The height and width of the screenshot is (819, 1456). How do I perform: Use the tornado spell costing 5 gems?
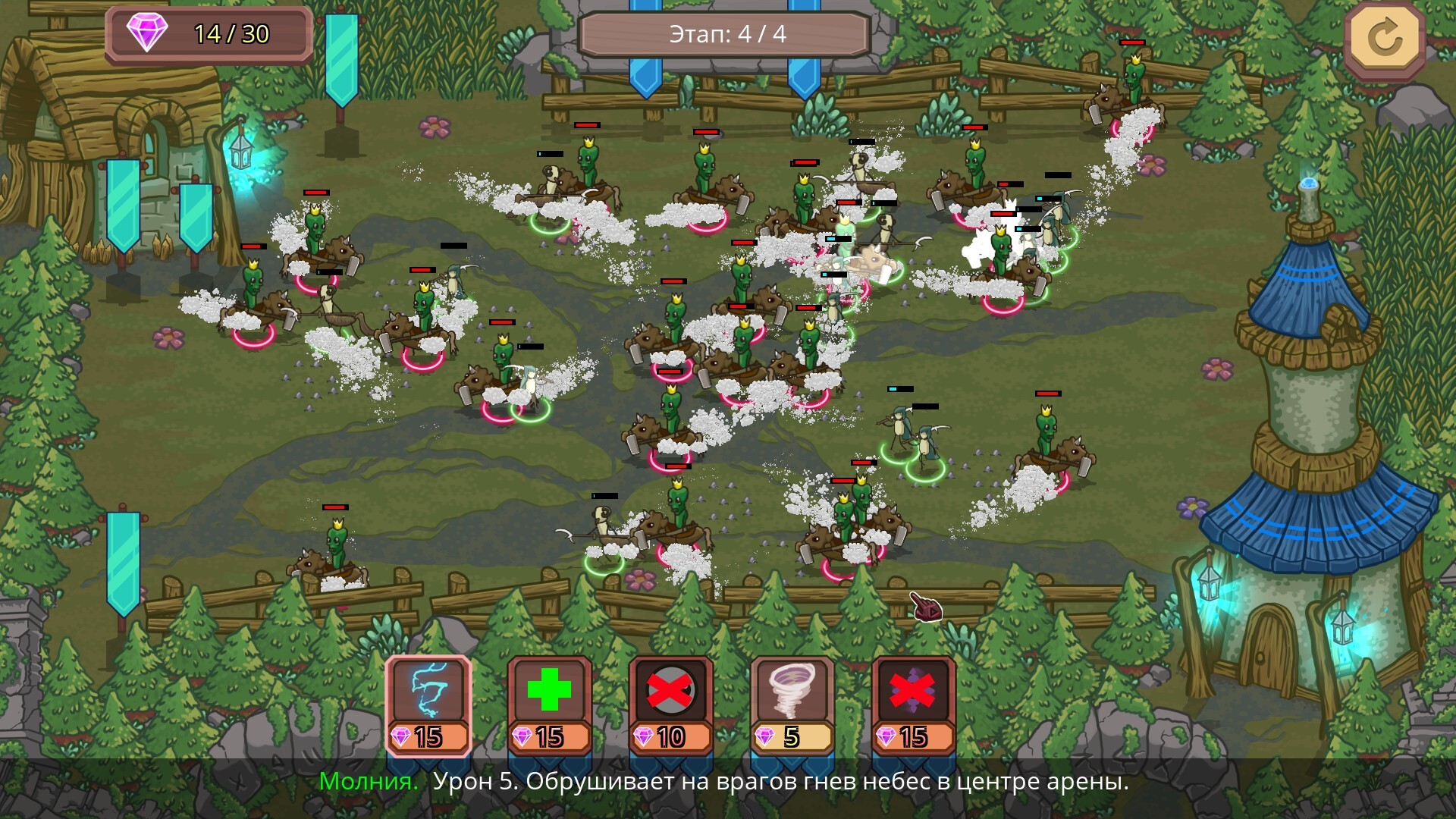[x=792, y=705]
